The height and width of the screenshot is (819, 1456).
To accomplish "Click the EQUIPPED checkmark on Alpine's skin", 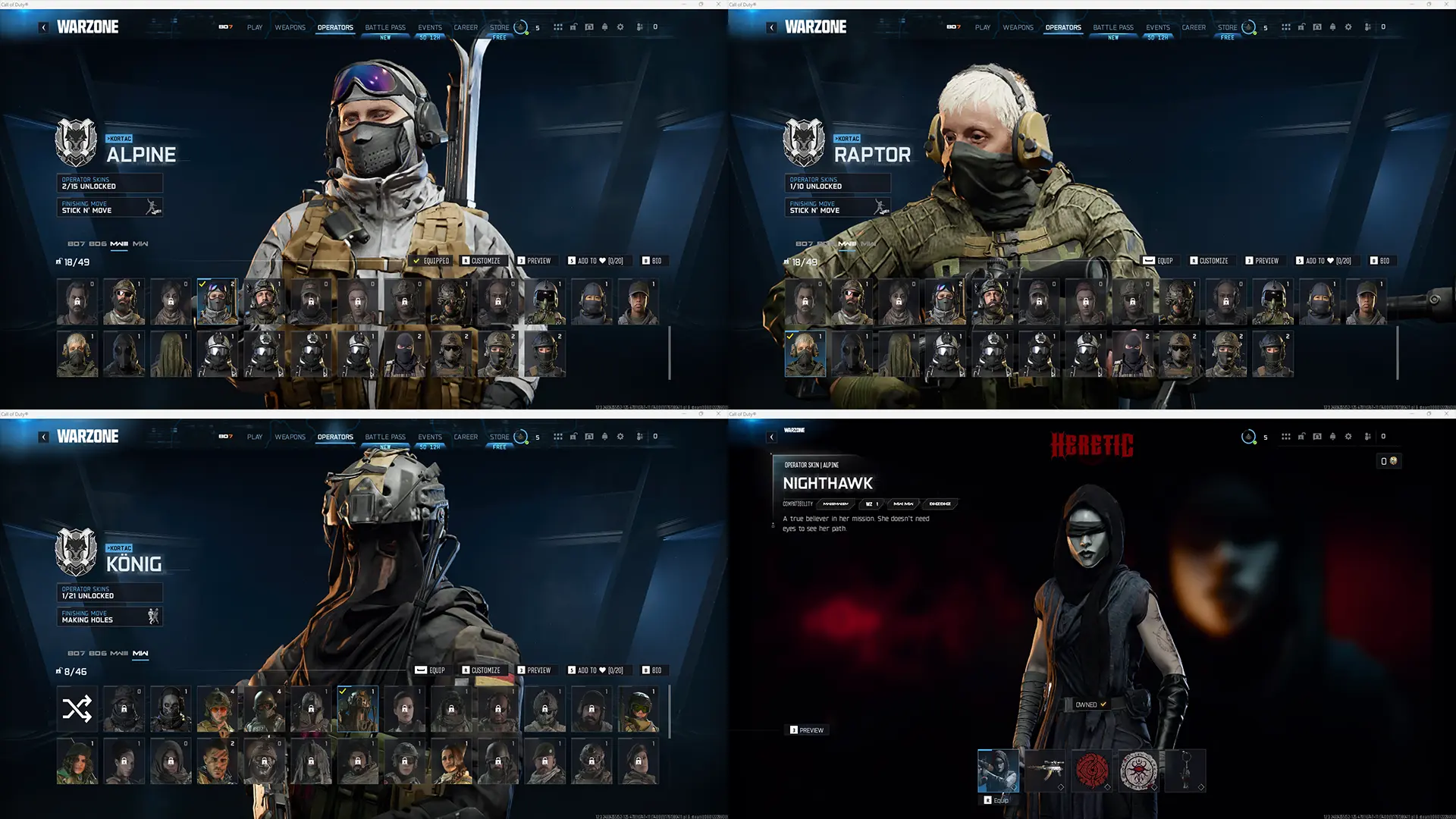I will [416, 261].
